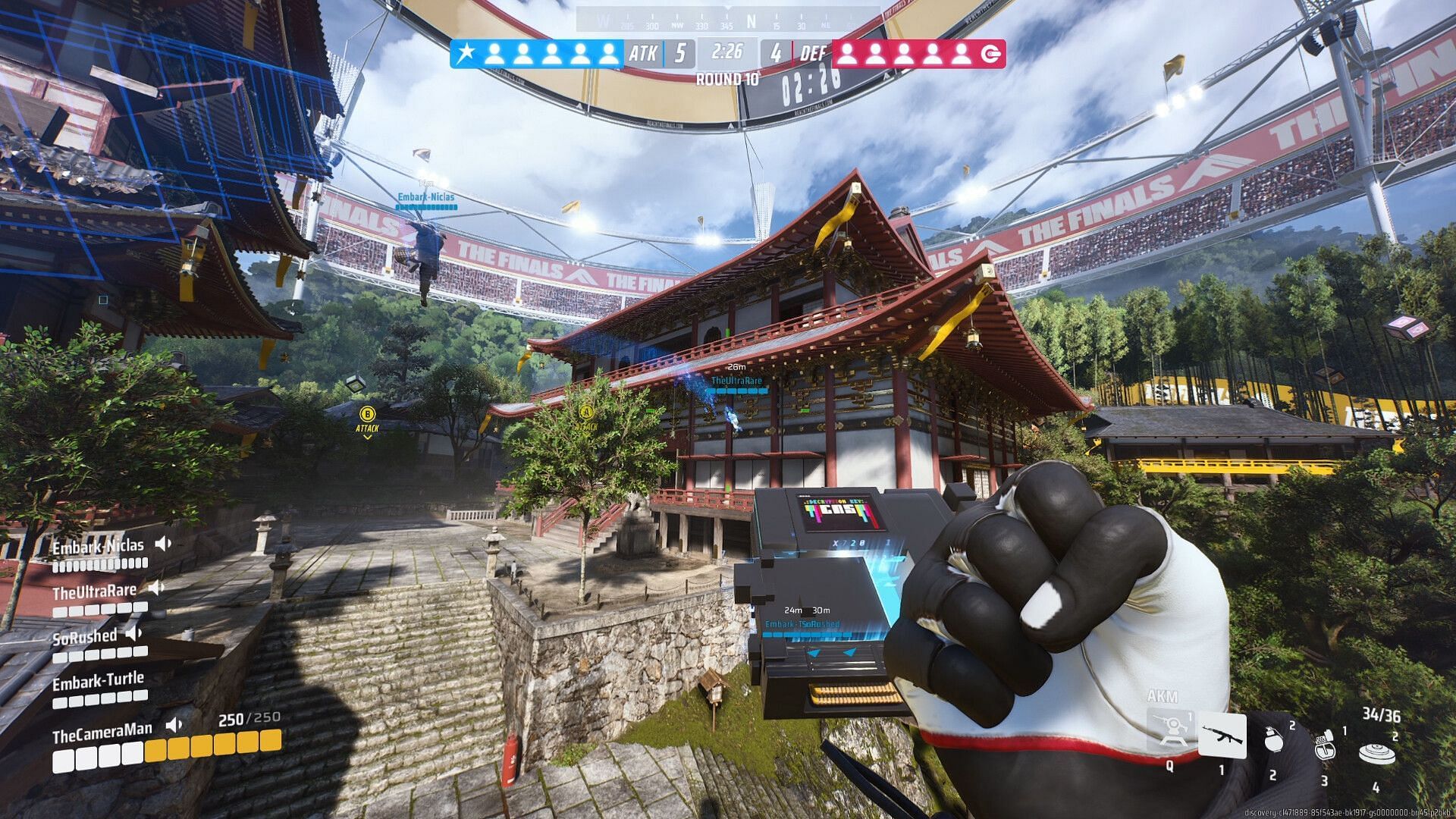The height and width of the screenshot is (819, 1456).
Task: Equip the mine gadget slot
Action: 1376,753
